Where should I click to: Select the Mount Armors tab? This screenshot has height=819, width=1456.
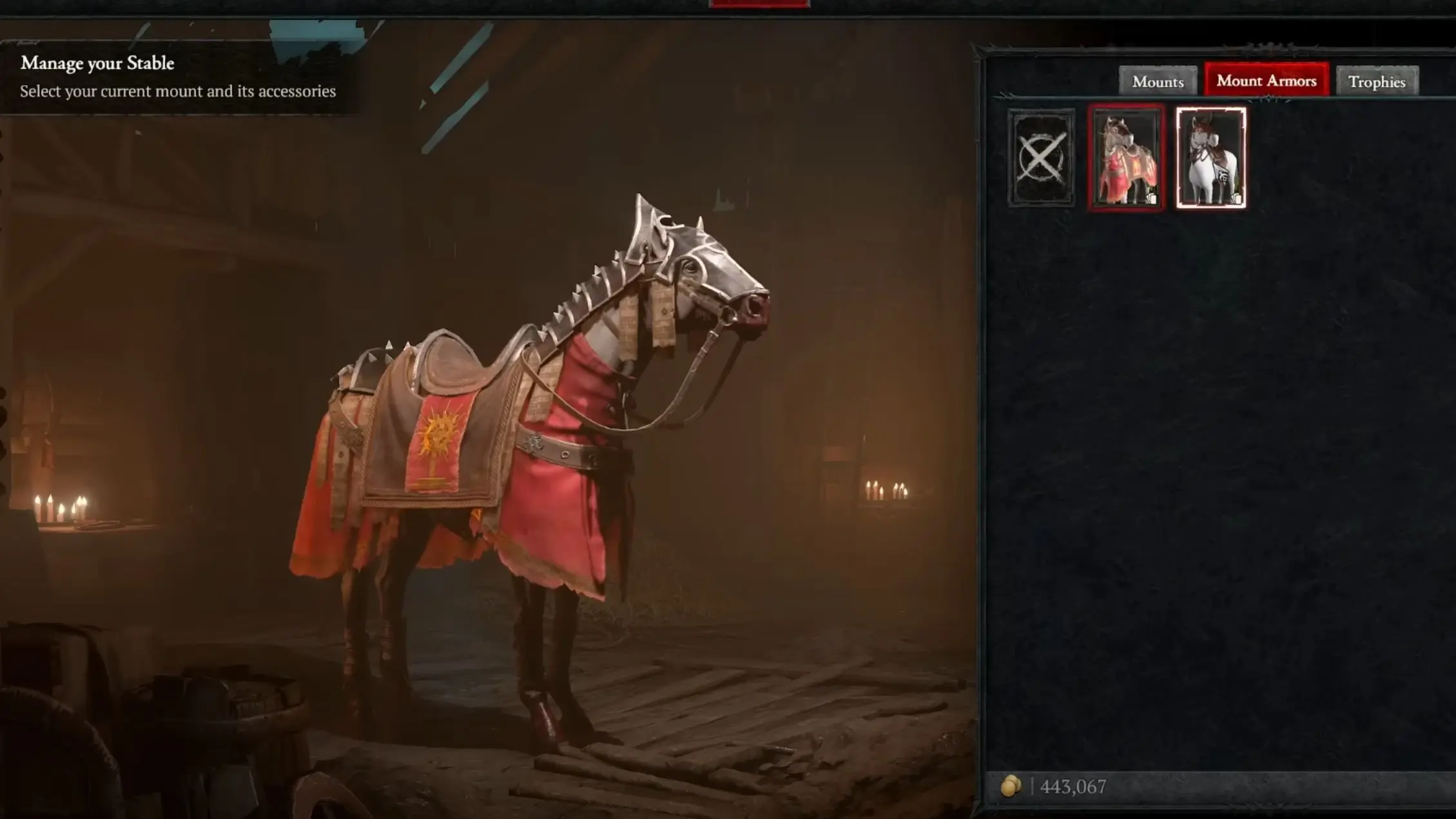tap(1267, 81)
